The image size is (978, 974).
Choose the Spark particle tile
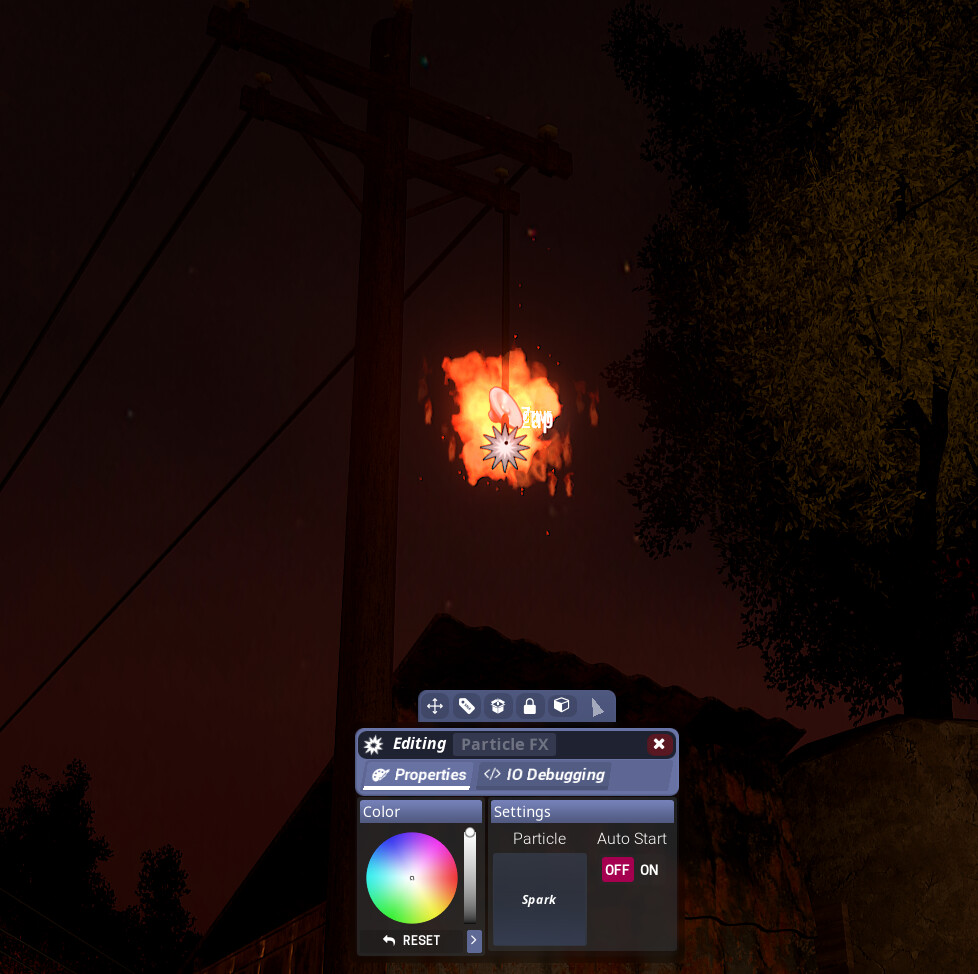[539, 899]
